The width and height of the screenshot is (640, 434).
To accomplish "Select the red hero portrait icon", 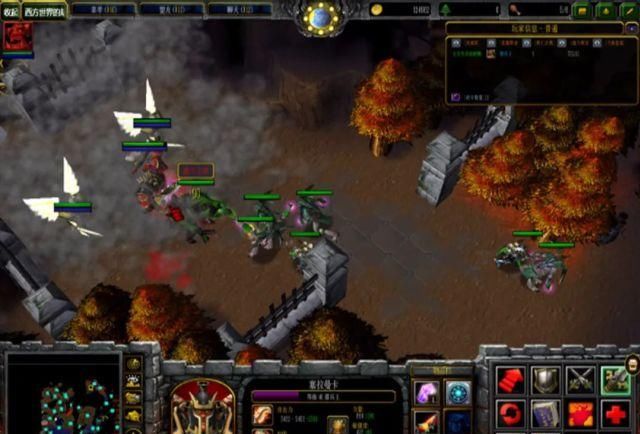I will (16, 37).
